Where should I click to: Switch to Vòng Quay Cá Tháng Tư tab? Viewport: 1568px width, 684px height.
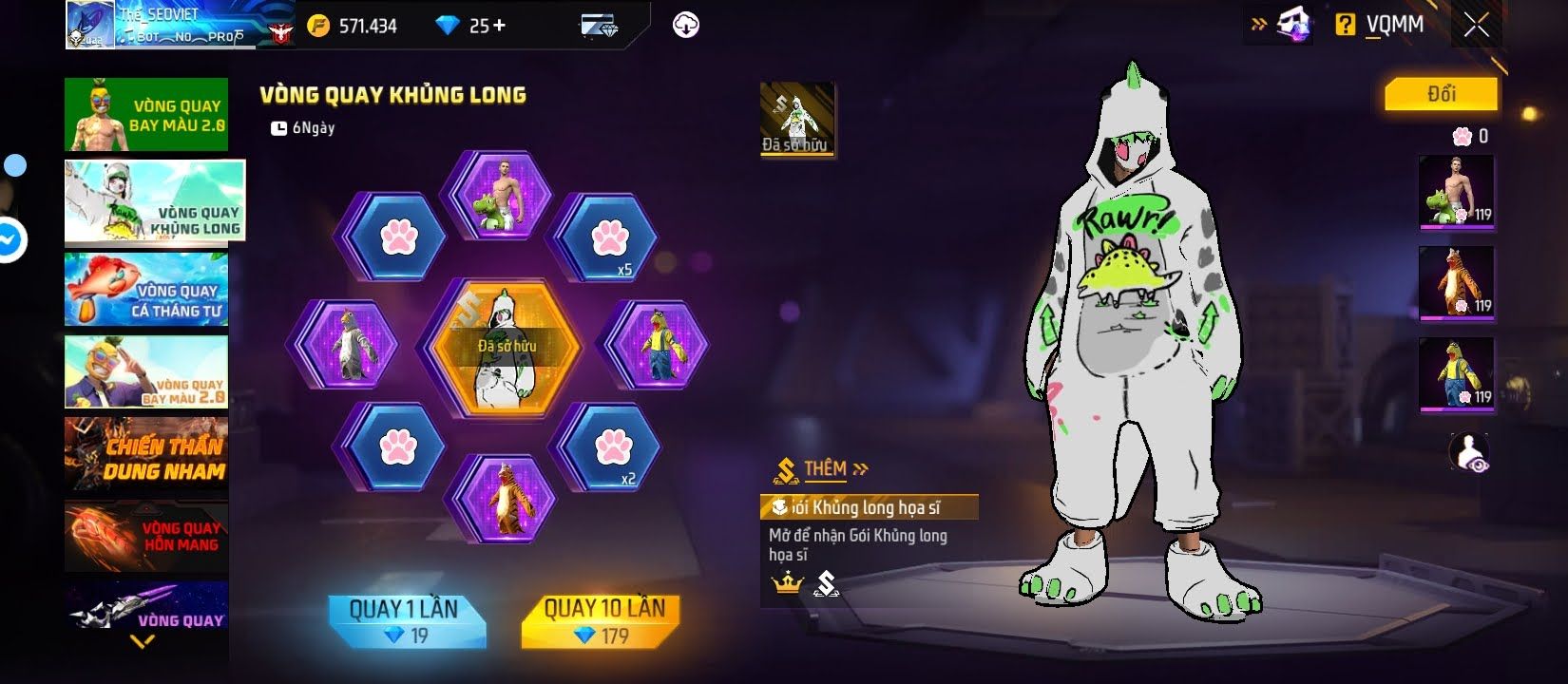tap(146, 290)
